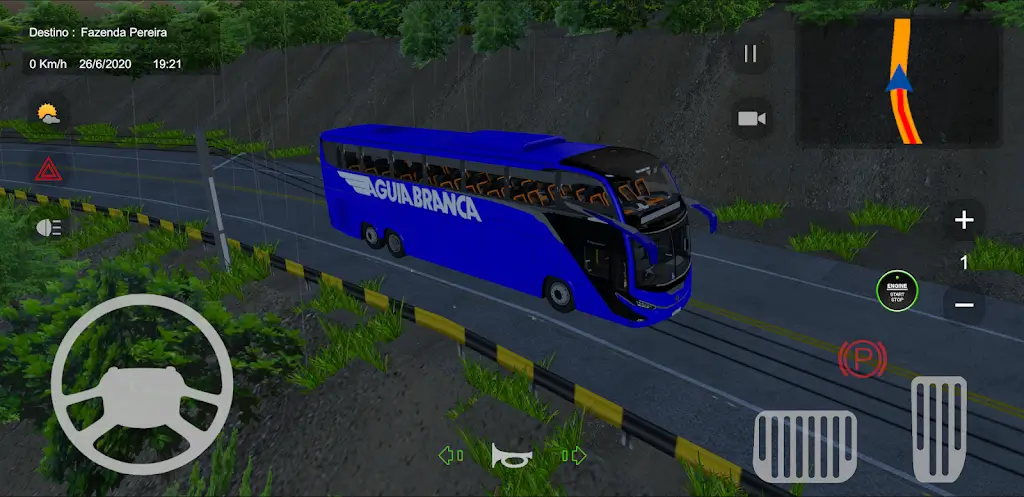Honk the horn
Screen dimensions: 1024x497
coord(511,456)
